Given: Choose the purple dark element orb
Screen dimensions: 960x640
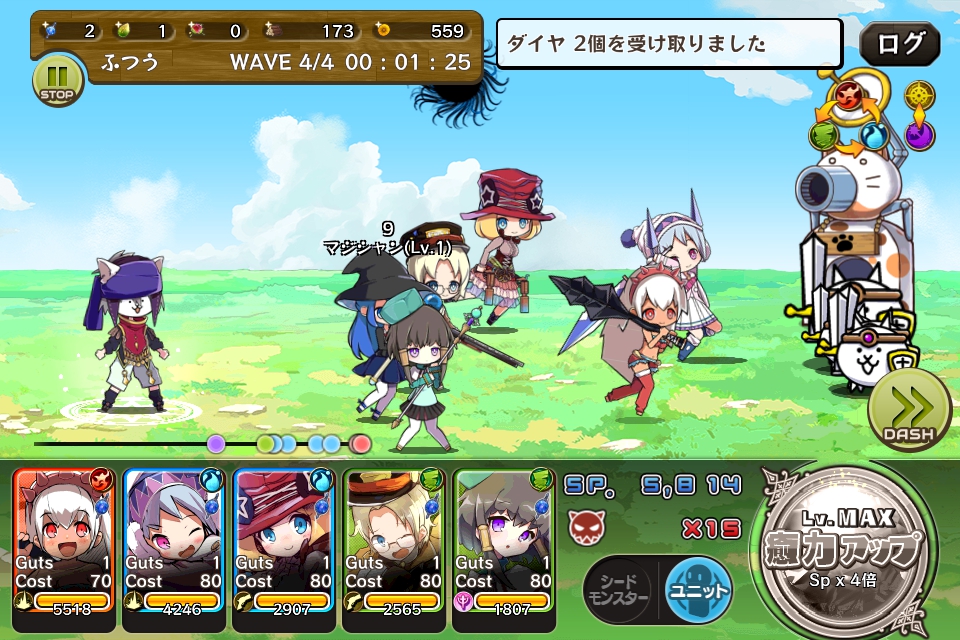Looking at the screenshot, I should 920,133.
